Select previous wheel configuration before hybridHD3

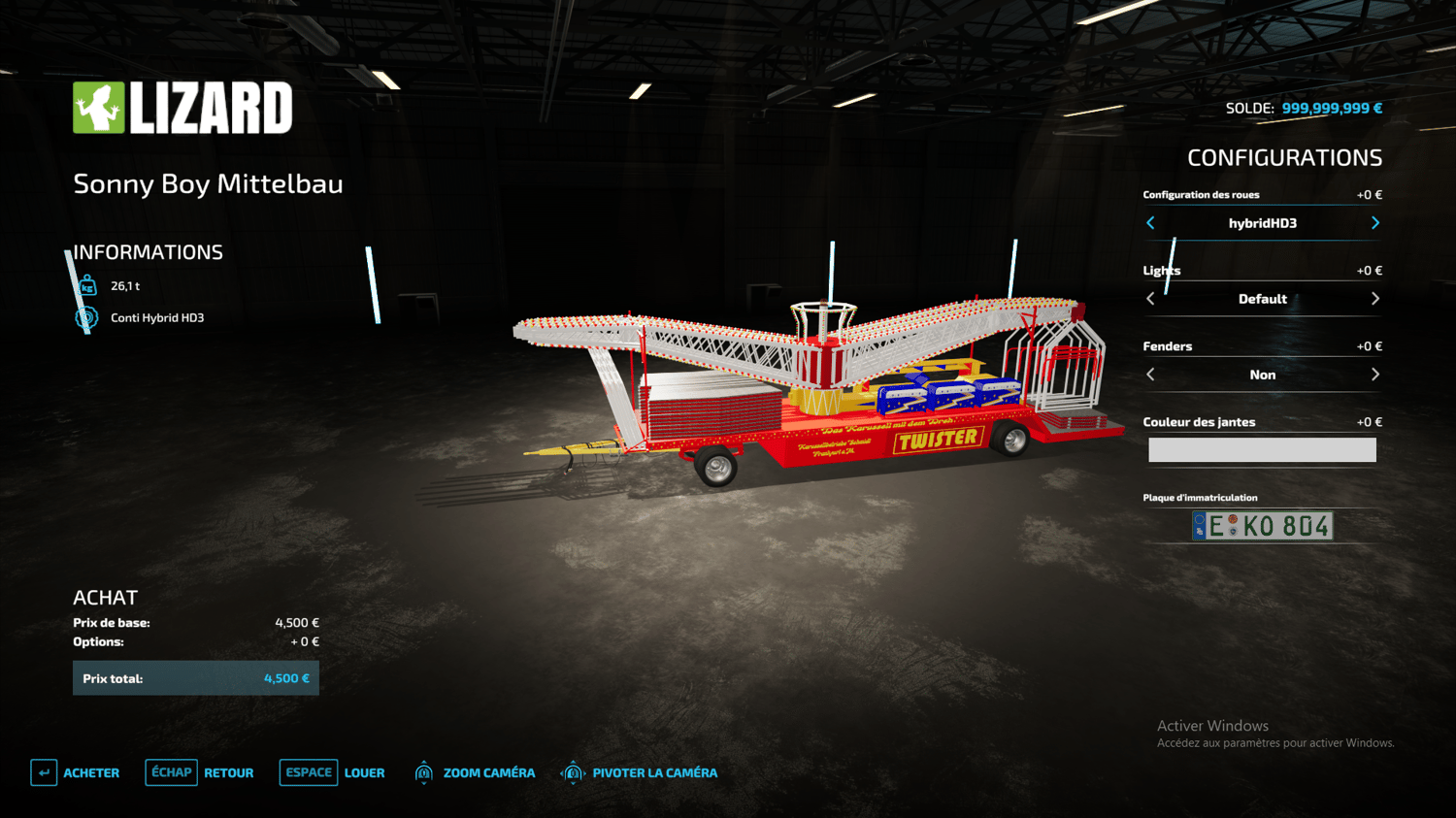(x=1151, y=223)
